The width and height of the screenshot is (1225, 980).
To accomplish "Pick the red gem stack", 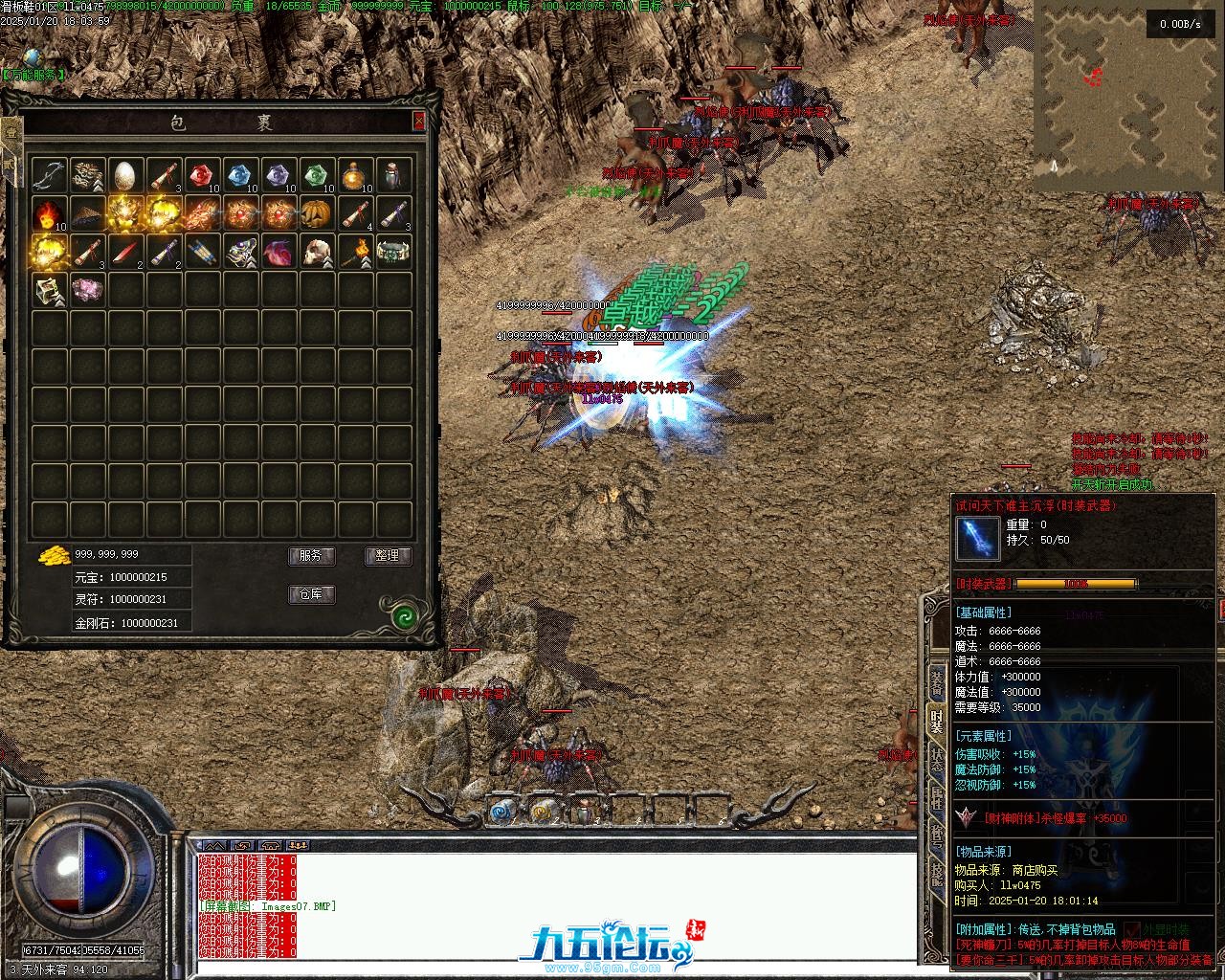I will [202, 175].
